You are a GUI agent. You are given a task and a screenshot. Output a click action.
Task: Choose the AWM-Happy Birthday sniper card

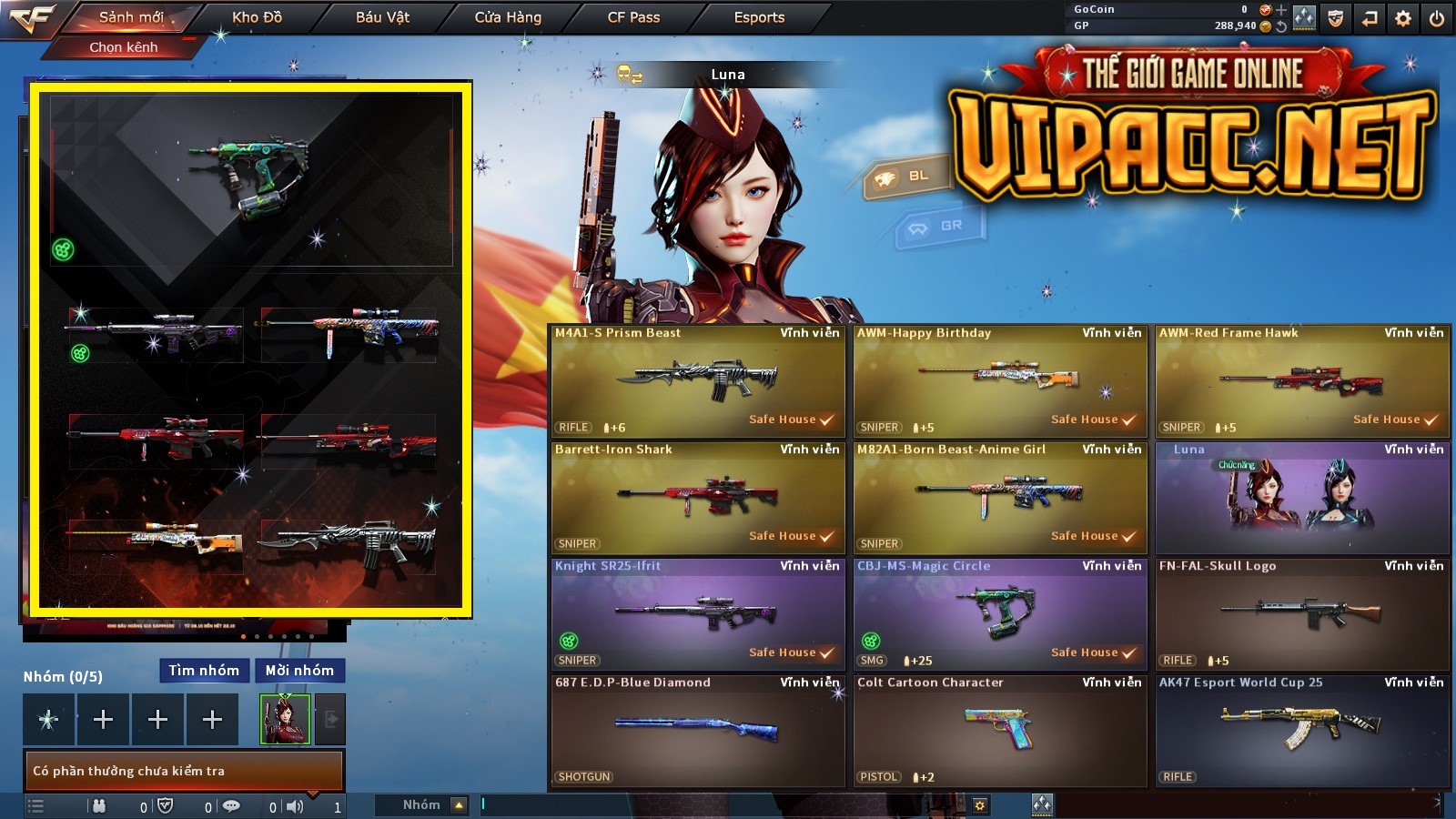point(1000,381)
